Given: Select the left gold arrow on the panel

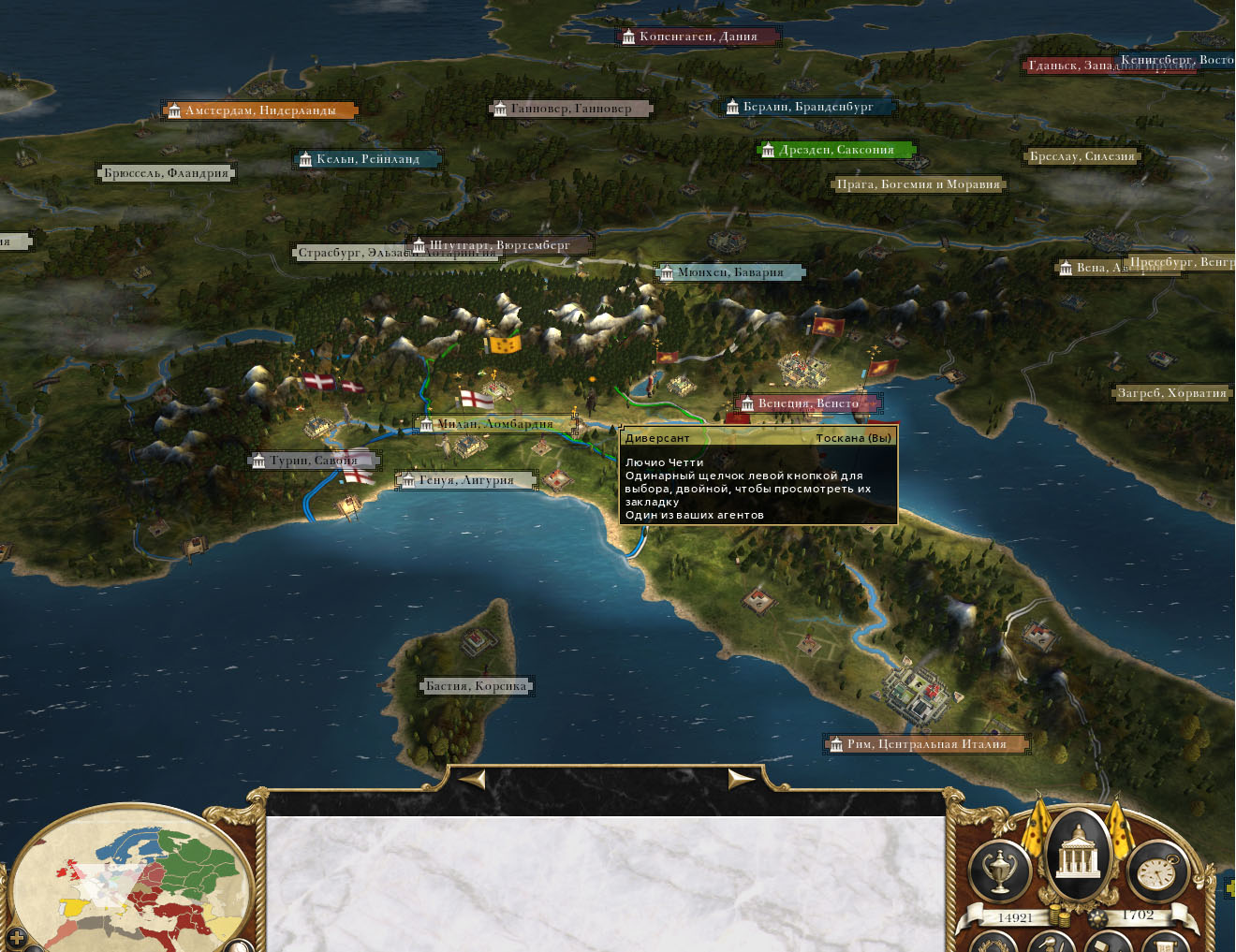Looking at the screenshot, I should pyautogui.click(x=473, y=779).
